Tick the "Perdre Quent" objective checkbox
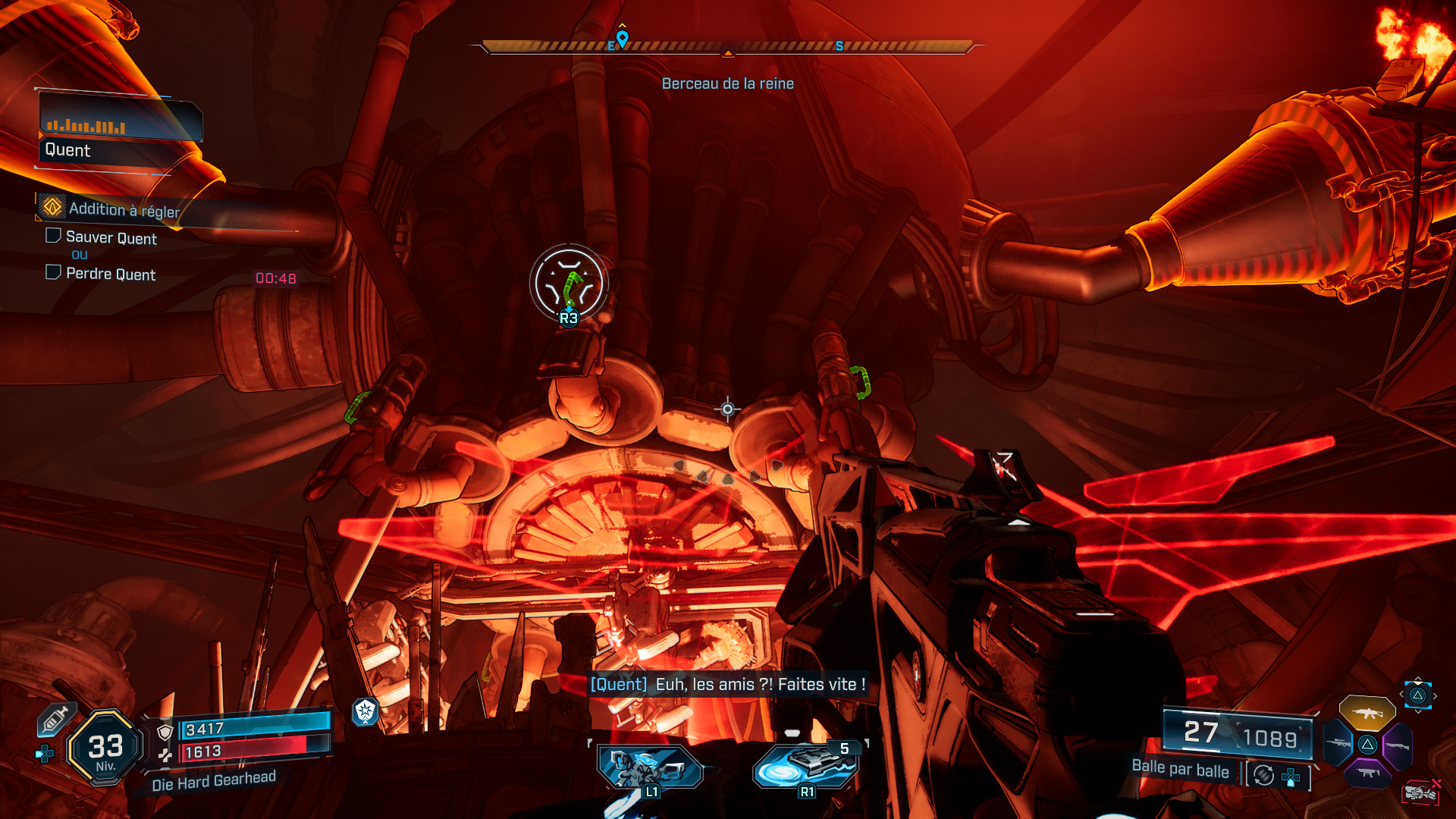1456x819 pixels. (53, 272)
